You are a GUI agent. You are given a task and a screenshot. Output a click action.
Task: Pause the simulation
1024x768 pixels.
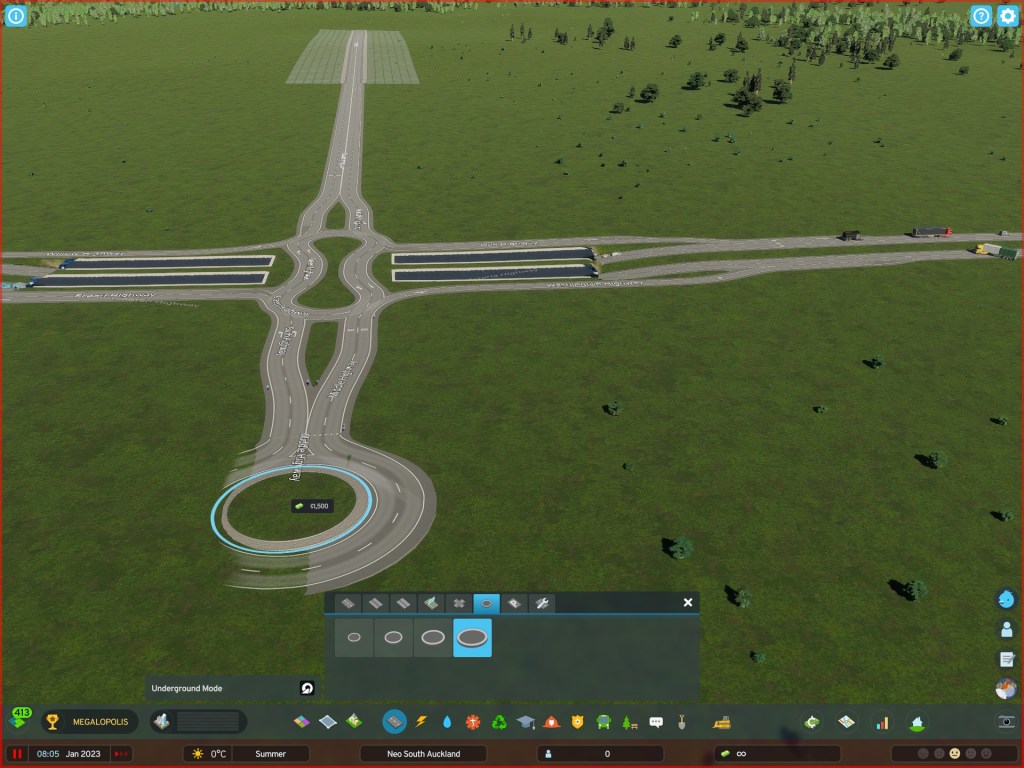[17, 754]
